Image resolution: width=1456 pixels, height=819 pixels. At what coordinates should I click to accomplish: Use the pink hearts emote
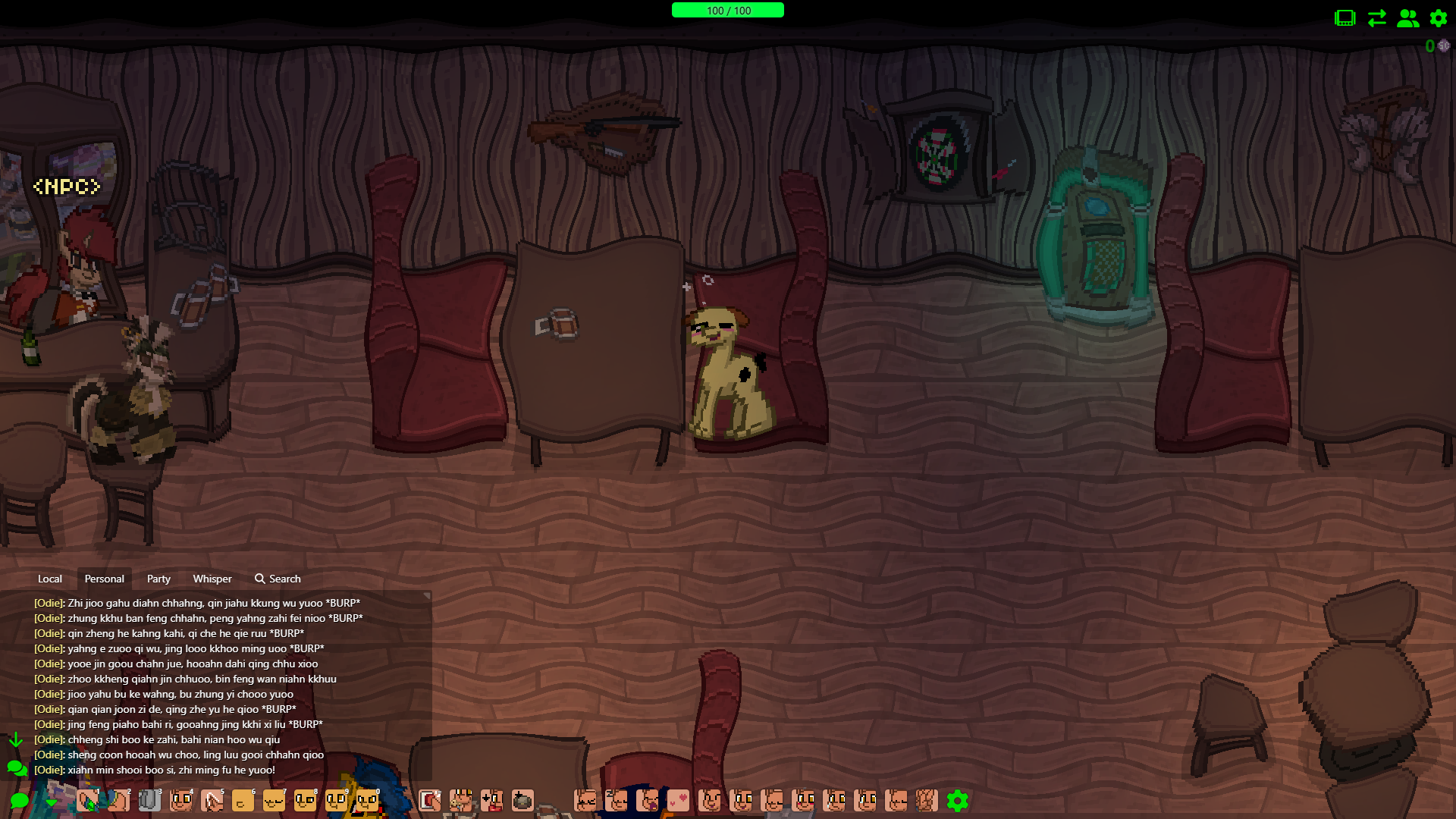click(678, 801)
